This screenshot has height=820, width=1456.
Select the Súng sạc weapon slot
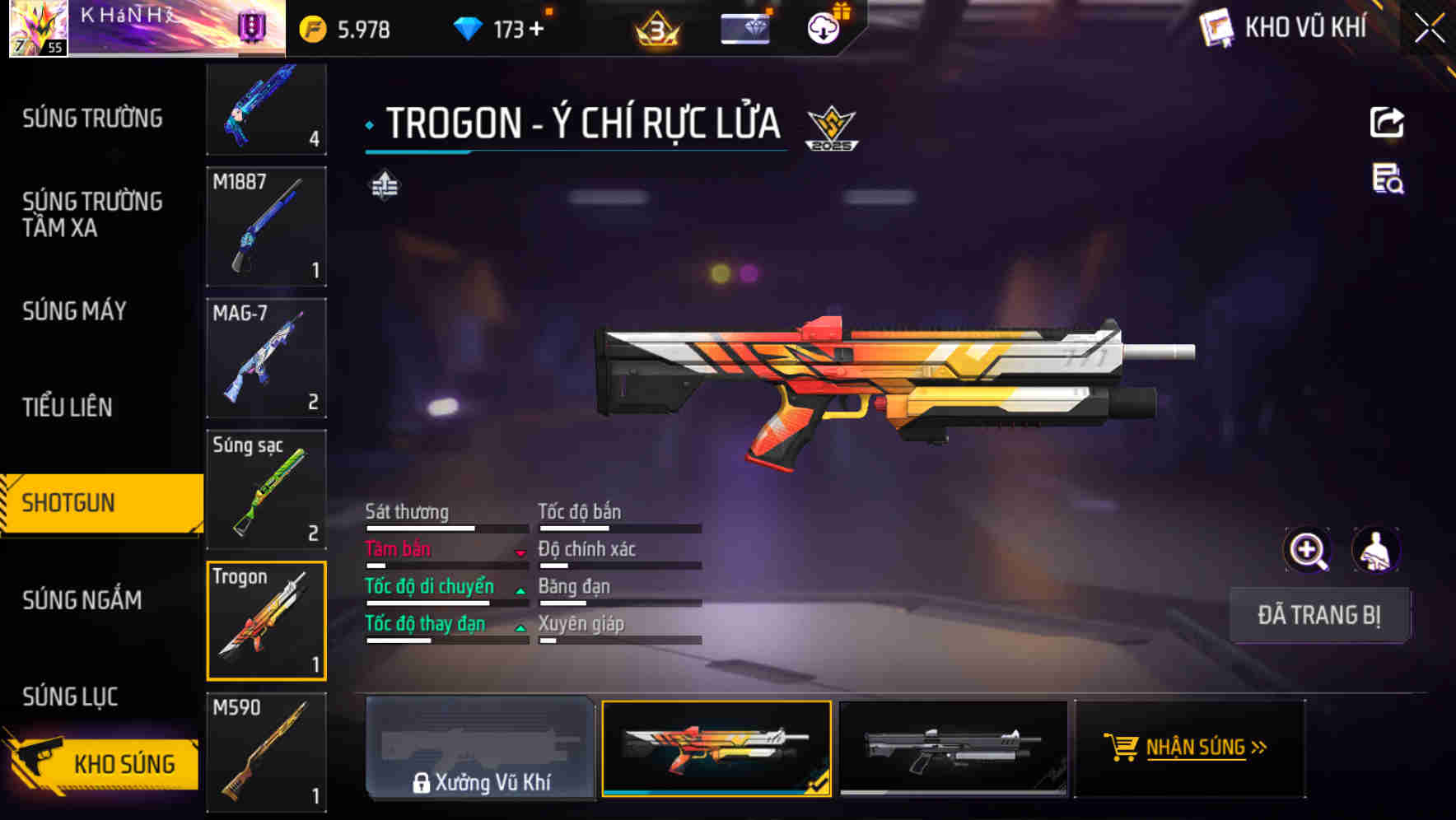(x=266, y=489)
